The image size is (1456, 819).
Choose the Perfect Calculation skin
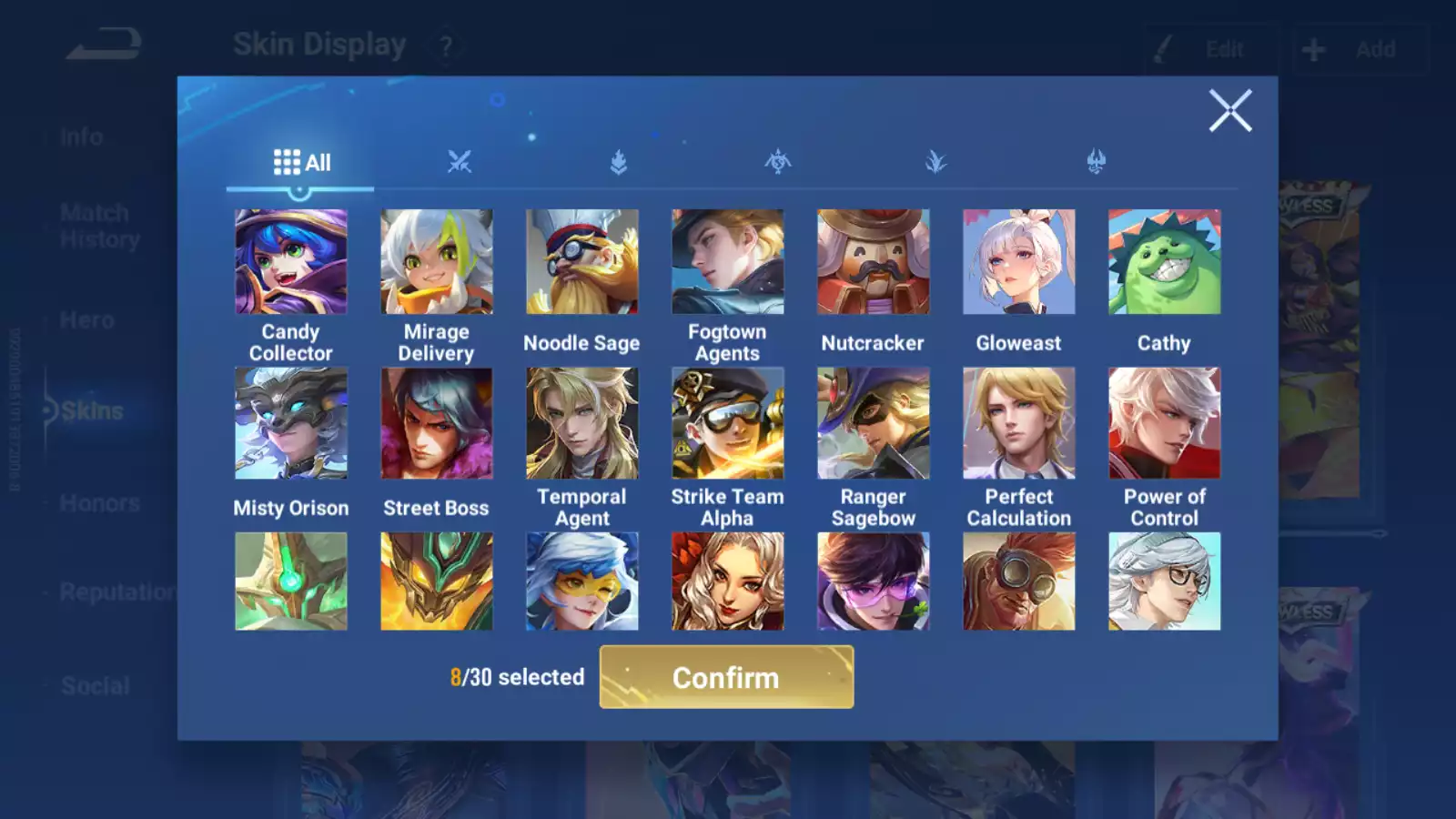1019,423
